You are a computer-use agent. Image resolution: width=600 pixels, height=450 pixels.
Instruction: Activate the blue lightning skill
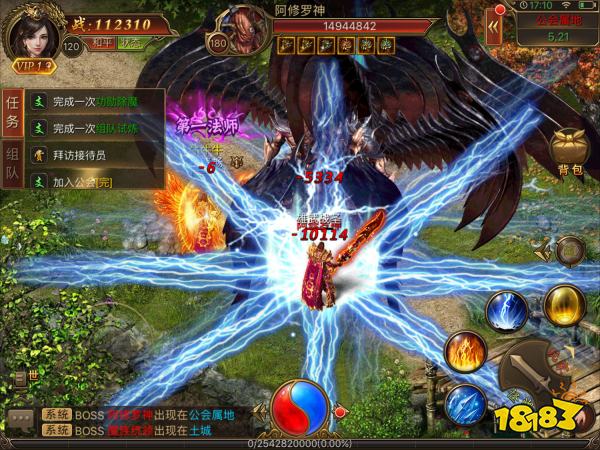point(507,310)
